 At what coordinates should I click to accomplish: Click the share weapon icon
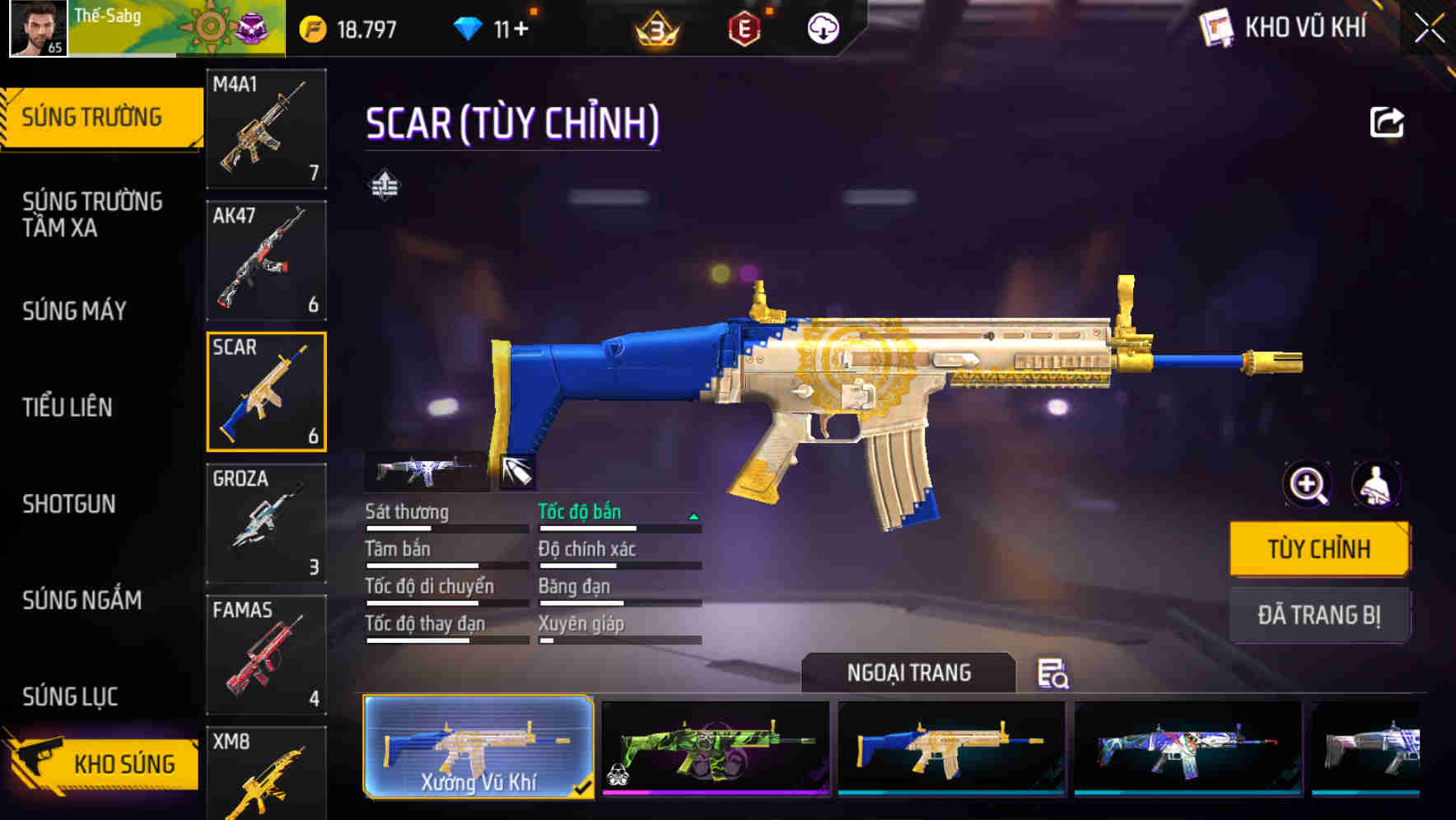1387,122
